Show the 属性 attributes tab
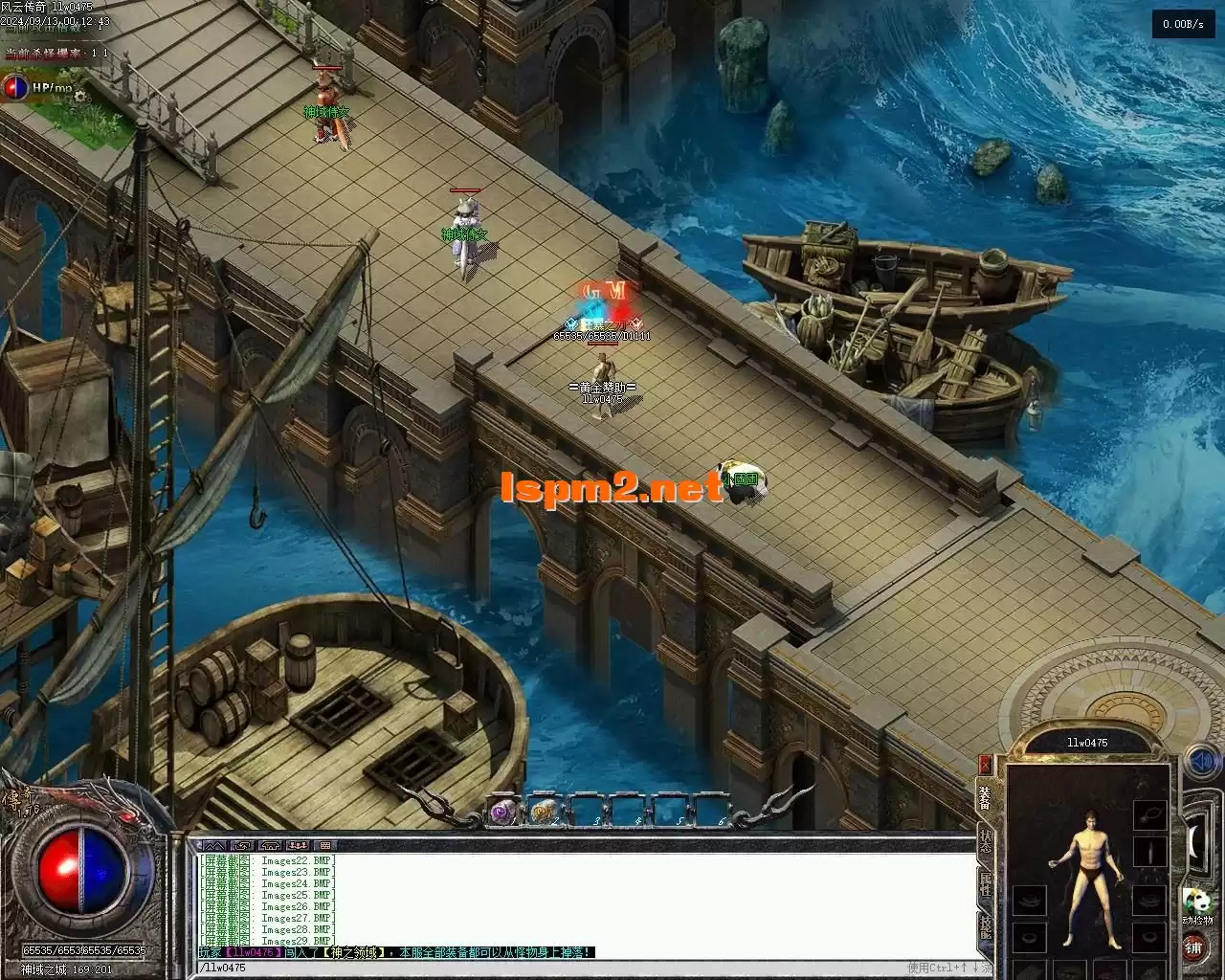This screenshot has height=980, width=1225. tap(985, 883)
